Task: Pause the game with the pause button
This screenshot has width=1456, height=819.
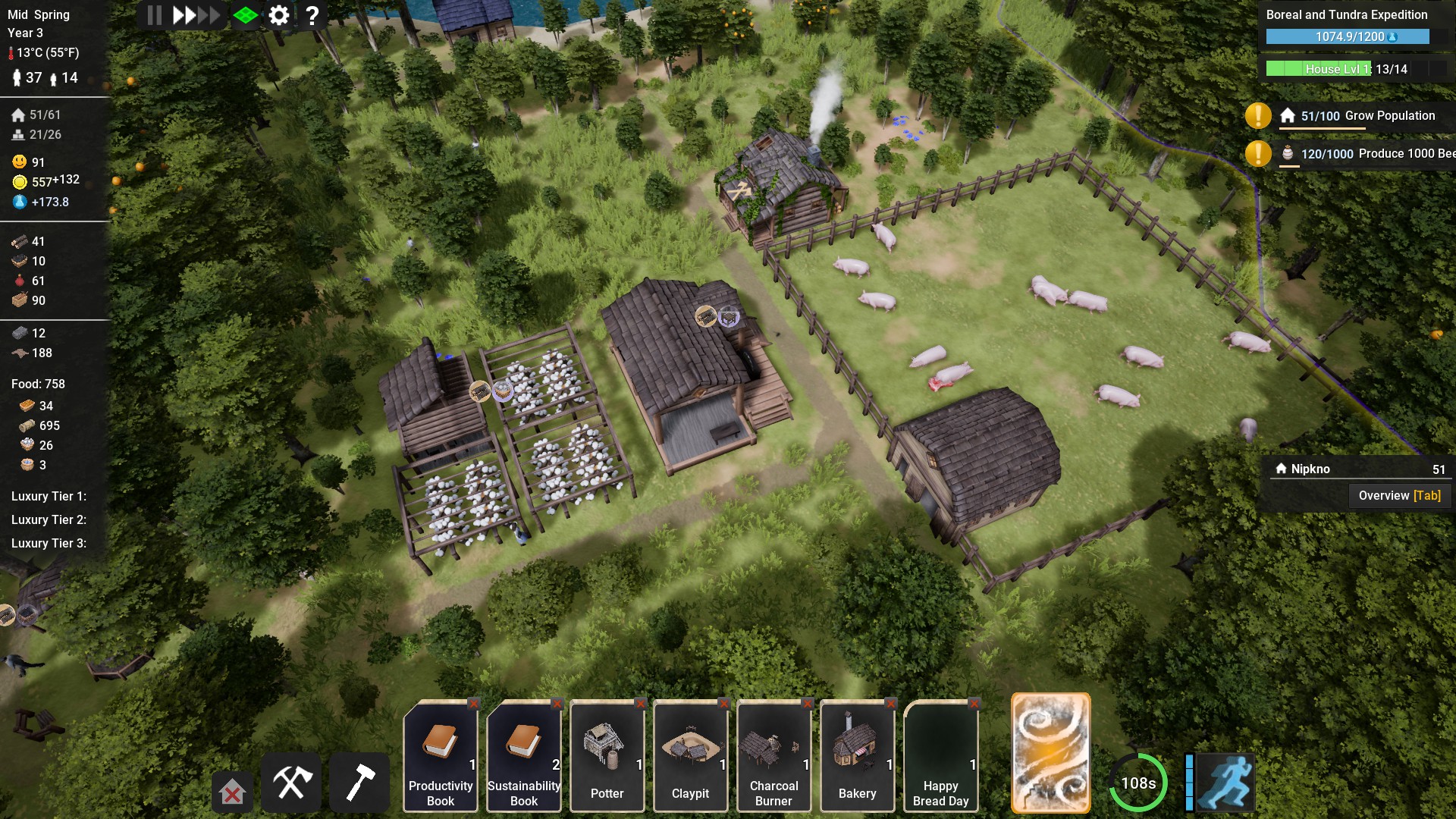Action: [x=155, y=15]
